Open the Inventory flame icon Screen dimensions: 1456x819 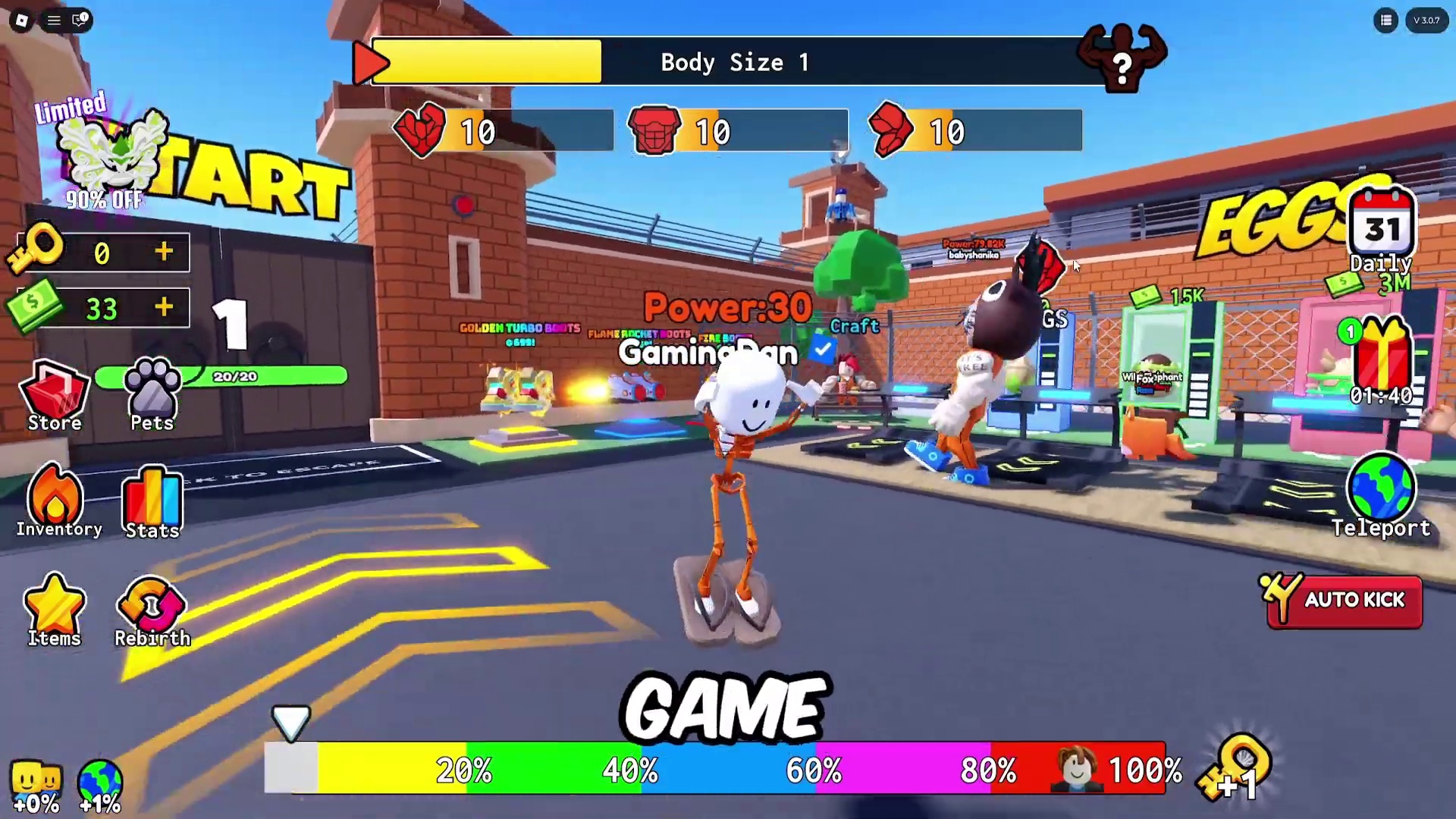[55, 500]
